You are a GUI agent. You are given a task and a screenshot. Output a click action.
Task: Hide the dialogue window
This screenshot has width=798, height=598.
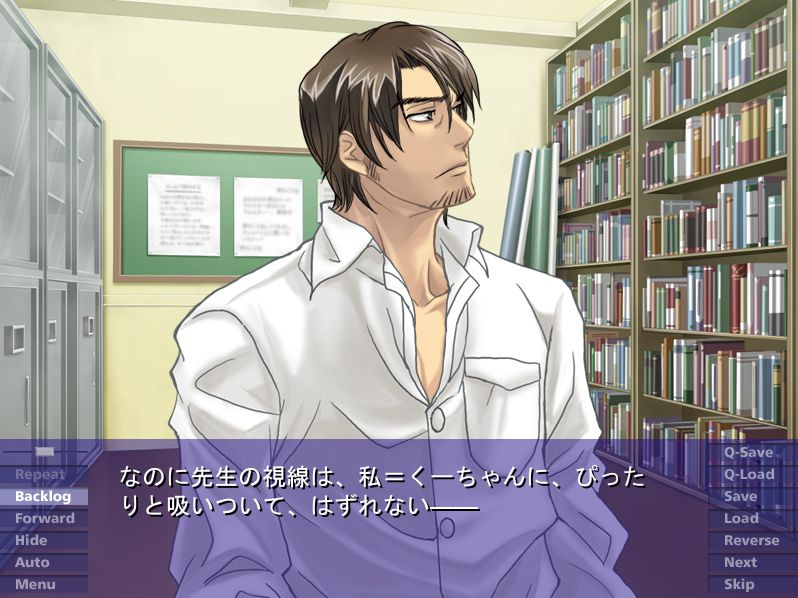click(x=33, y=541)
